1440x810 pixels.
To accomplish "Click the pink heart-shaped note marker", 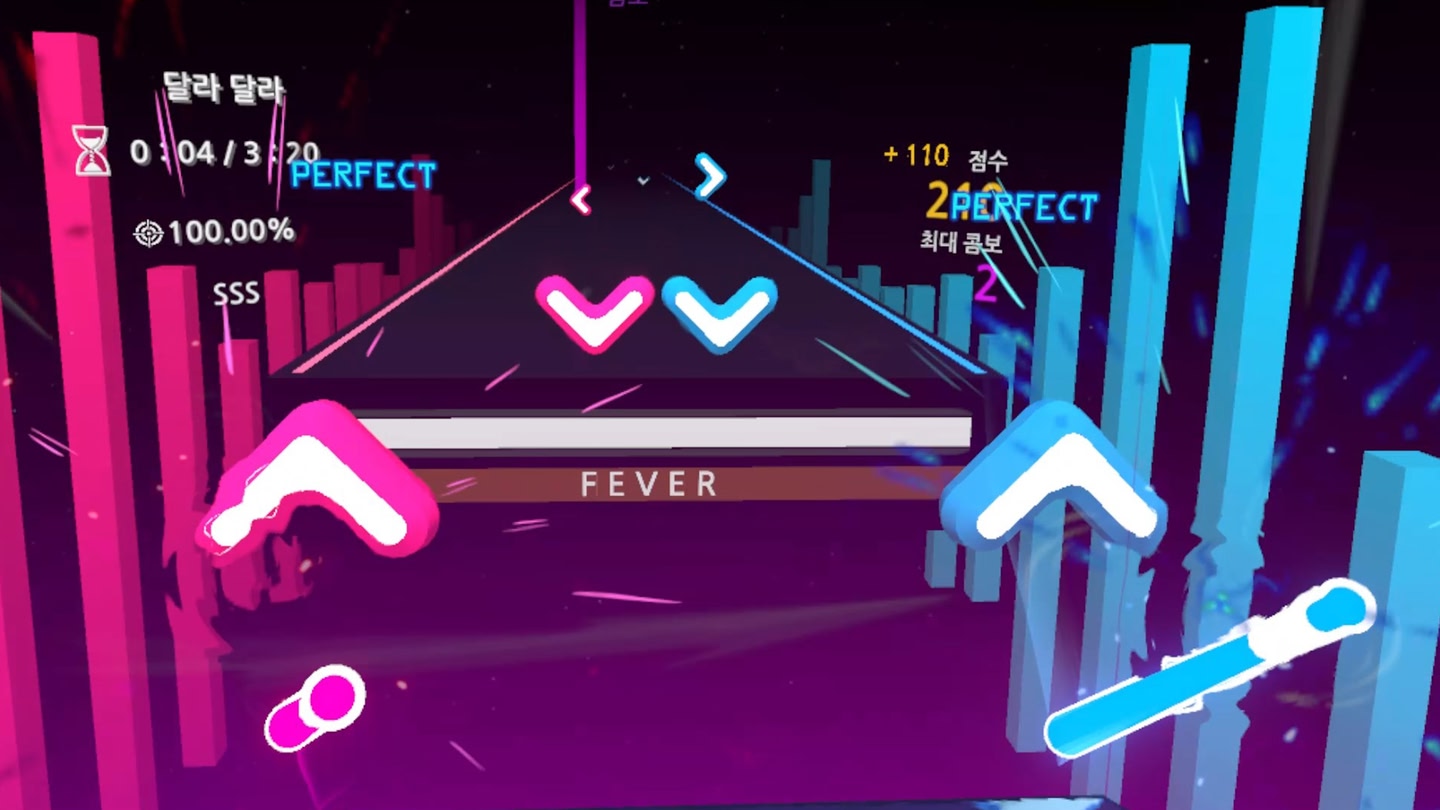I will click(x=596, y=312).
